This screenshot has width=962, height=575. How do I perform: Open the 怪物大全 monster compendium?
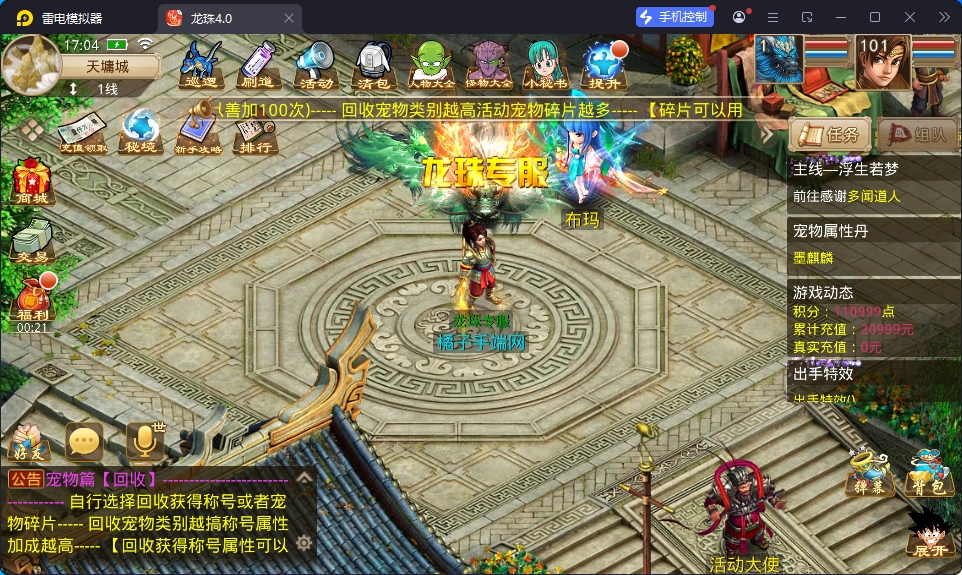click(489, 66)
